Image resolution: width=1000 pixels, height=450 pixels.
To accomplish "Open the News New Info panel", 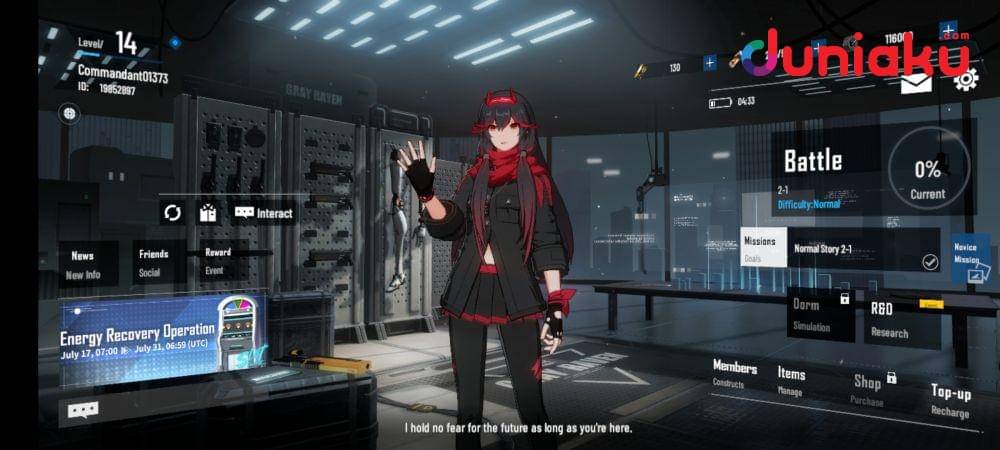I will point(83,264).
